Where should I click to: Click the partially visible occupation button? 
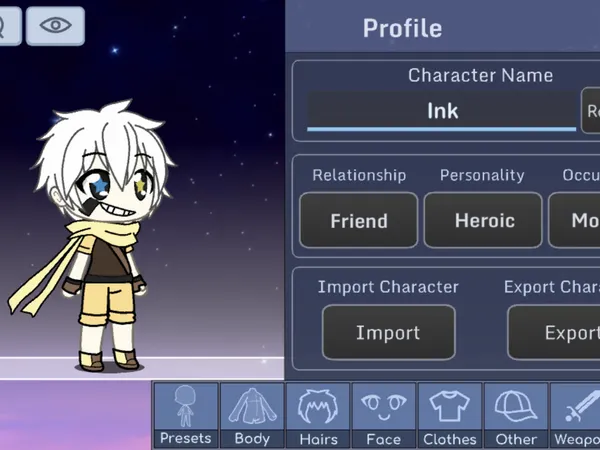[x=576, y=220]
